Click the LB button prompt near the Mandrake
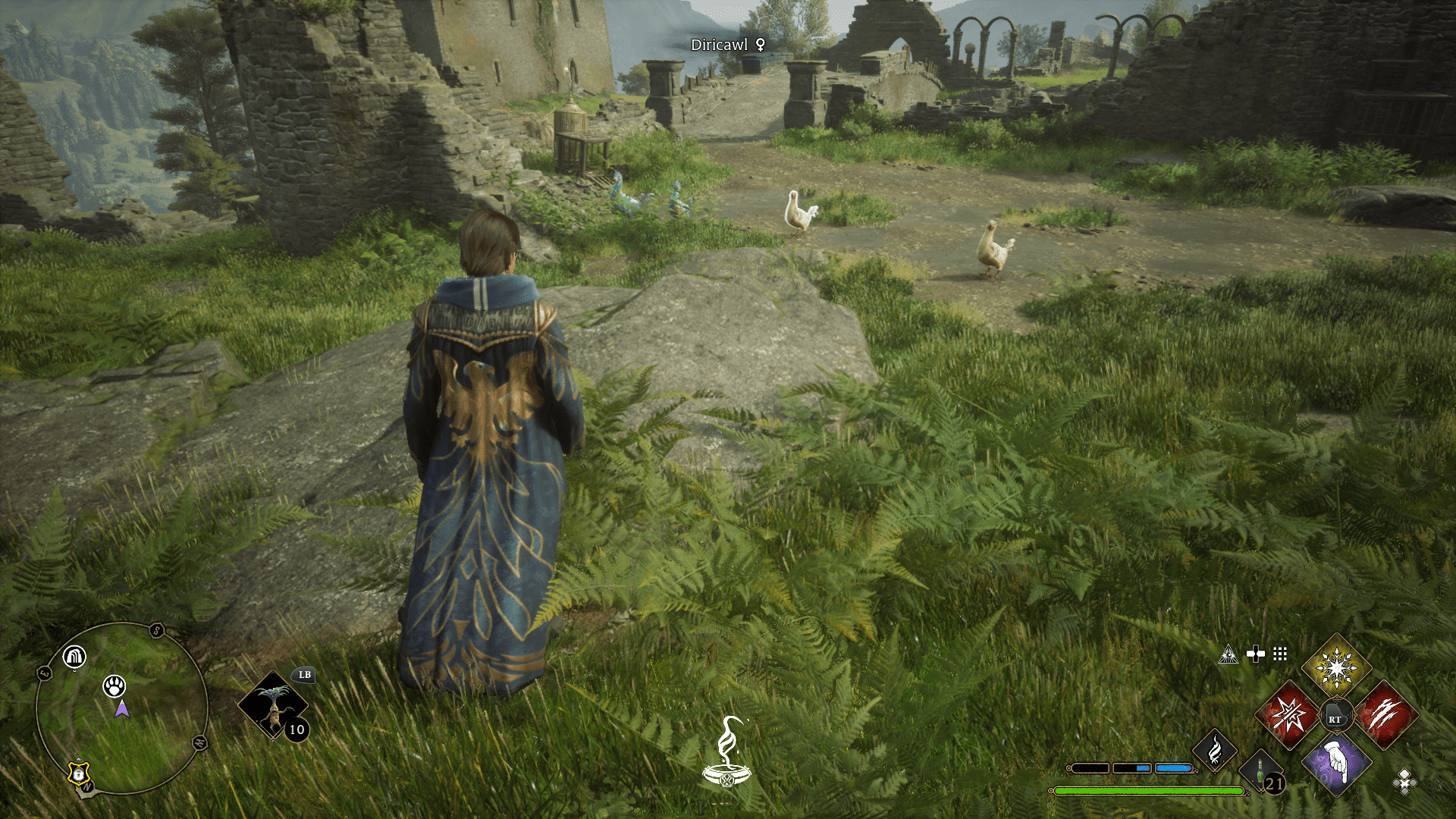This screenshot has width=1456, height=819. coord(303,675)
